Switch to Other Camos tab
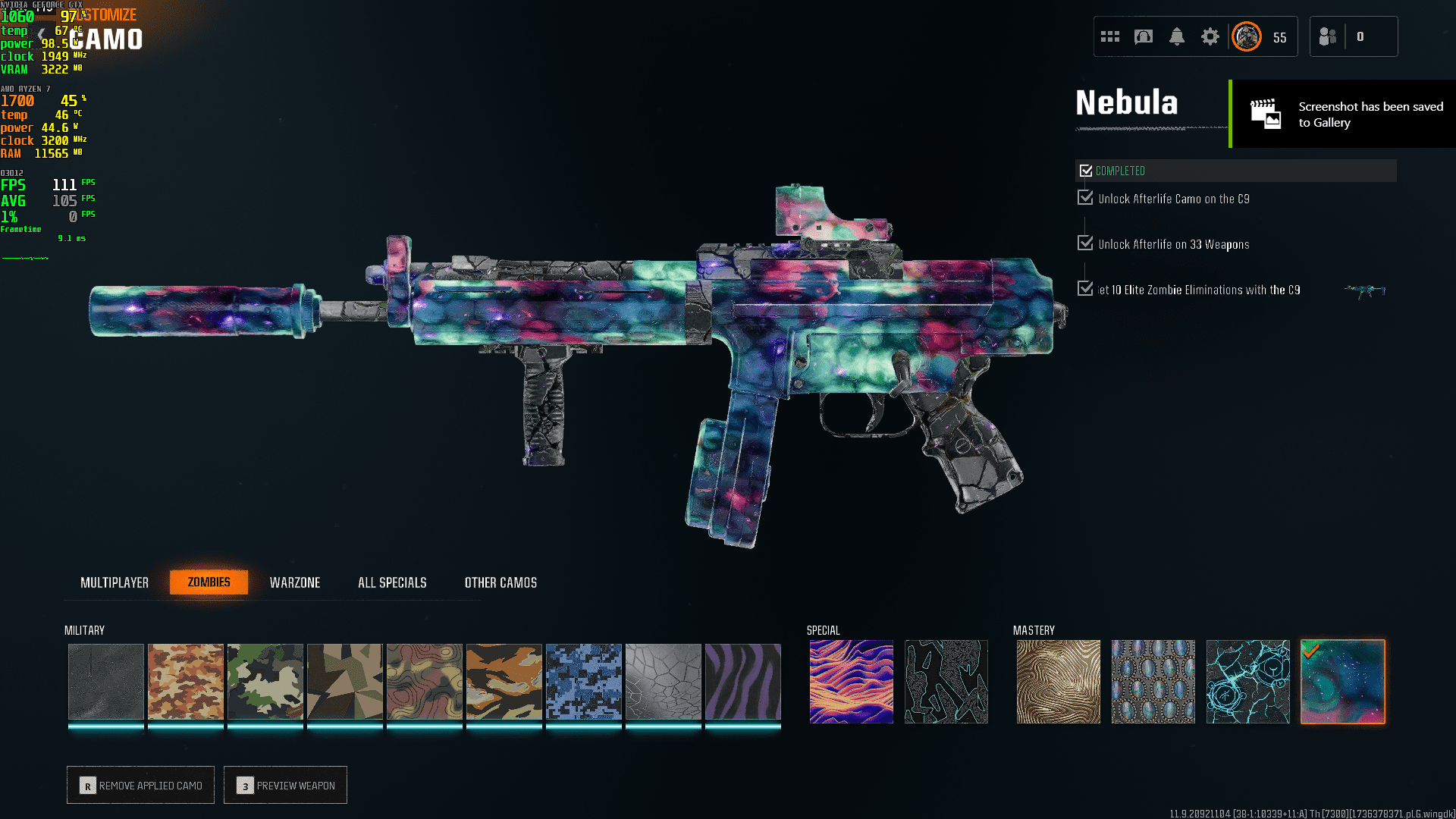The image size is (1456, 819). tap(500, 582)
